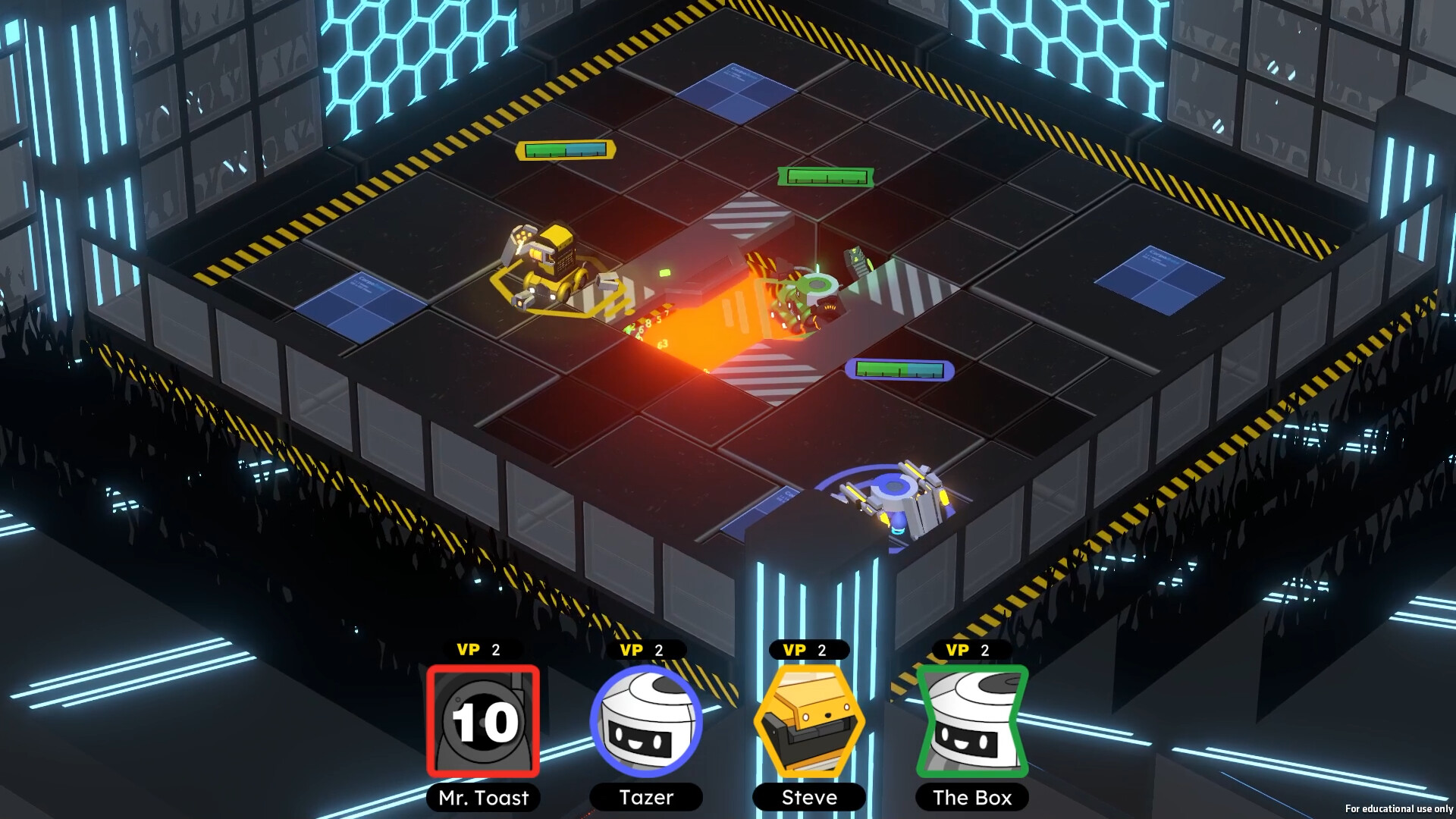Click the Steve name label
The height and width of the screenshot is (819, 1456).
808,798
